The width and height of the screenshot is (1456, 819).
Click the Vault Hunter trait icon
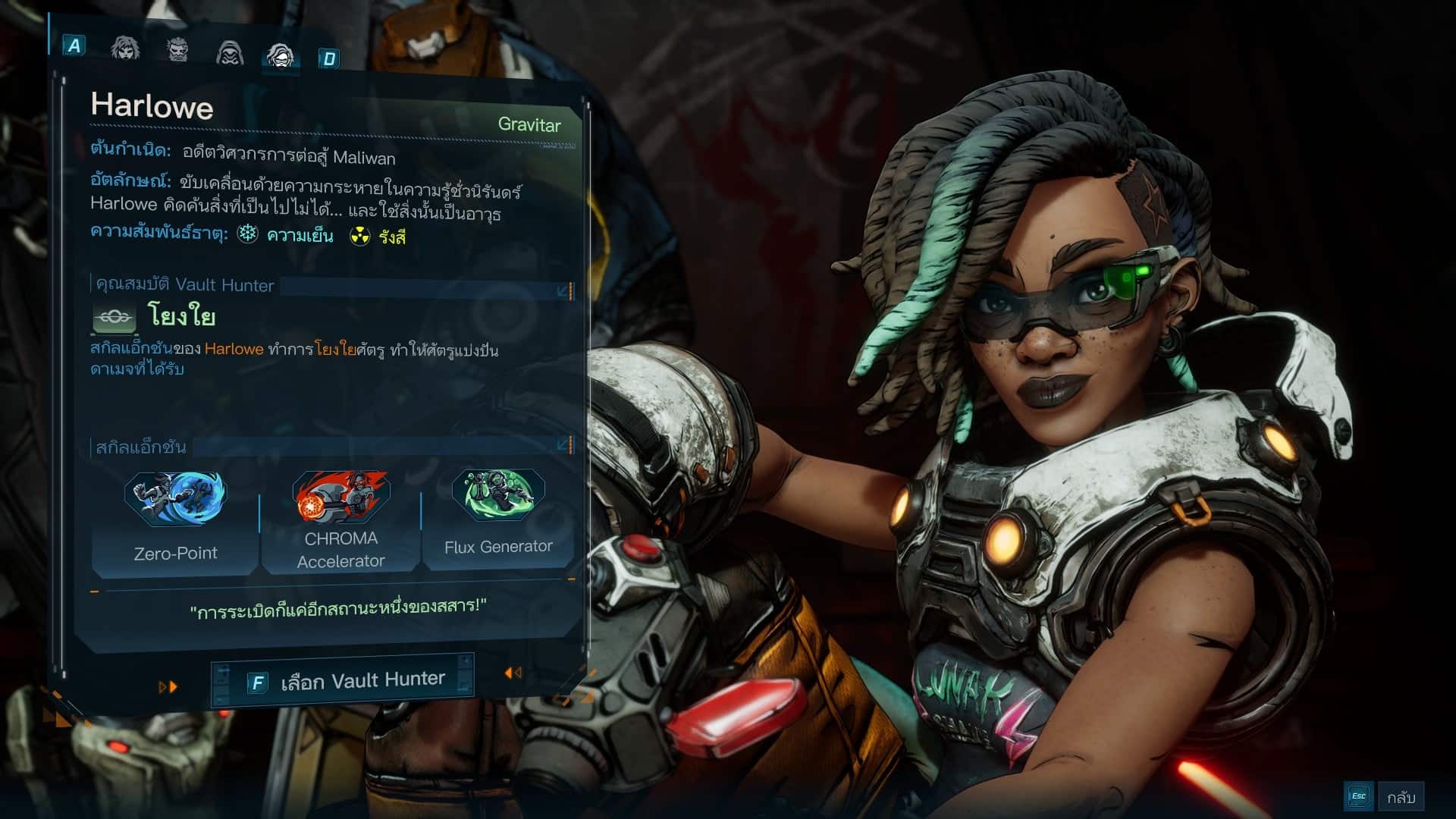point(115,318)
